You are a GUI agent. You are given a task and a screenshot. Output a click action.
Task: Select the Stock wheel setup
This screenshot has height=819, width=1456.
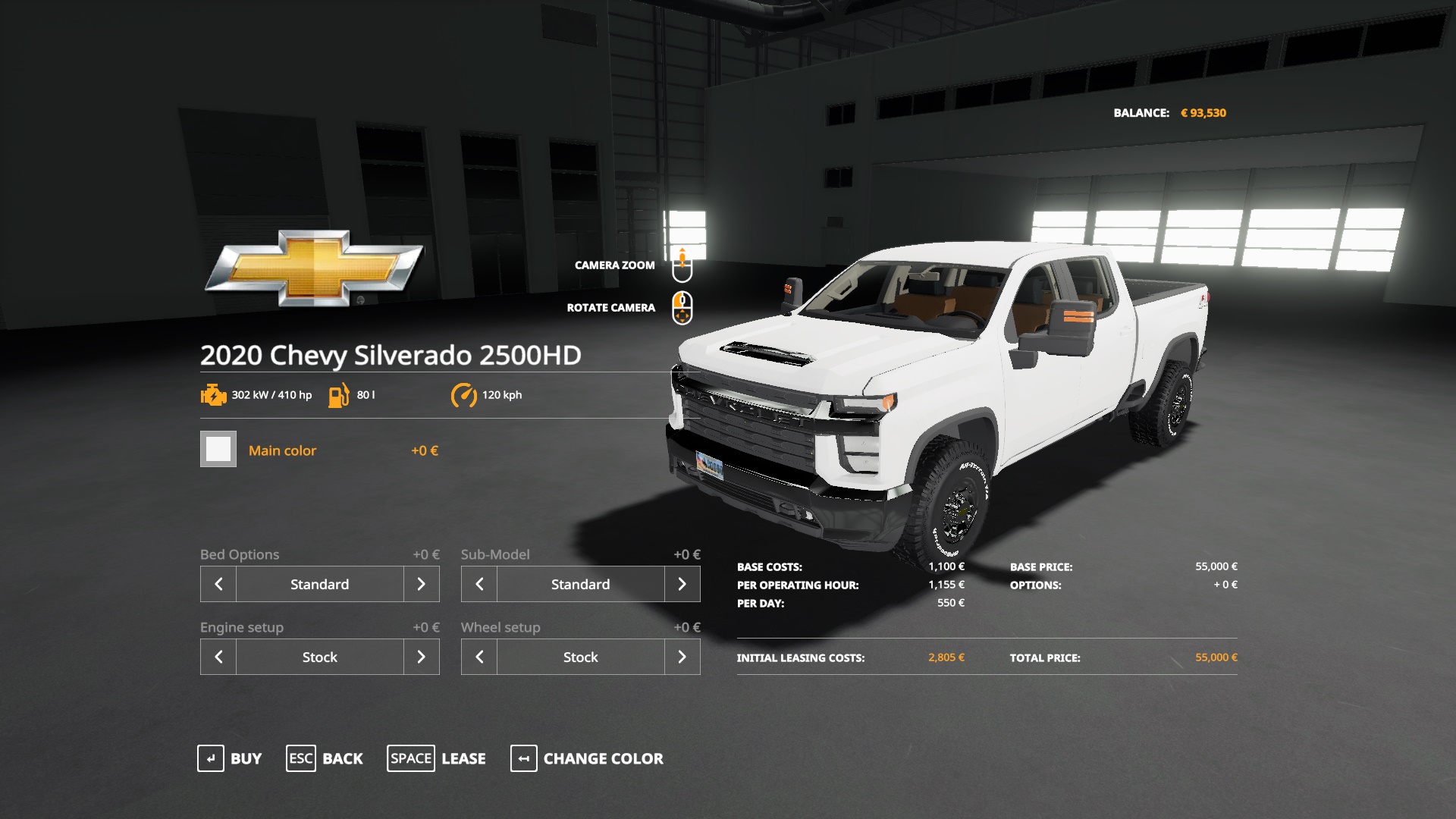click(x=580, y=657)
